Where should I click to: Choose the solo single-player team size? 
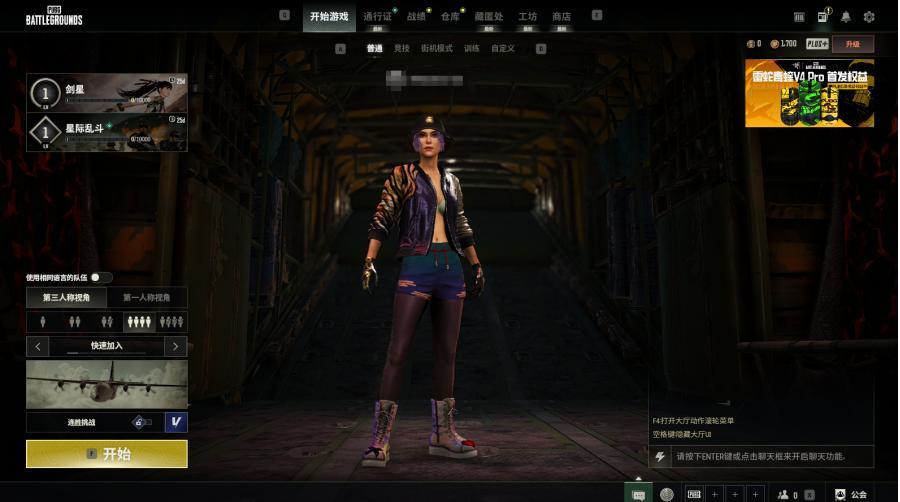pyautogui.click(x=42, y=322)
